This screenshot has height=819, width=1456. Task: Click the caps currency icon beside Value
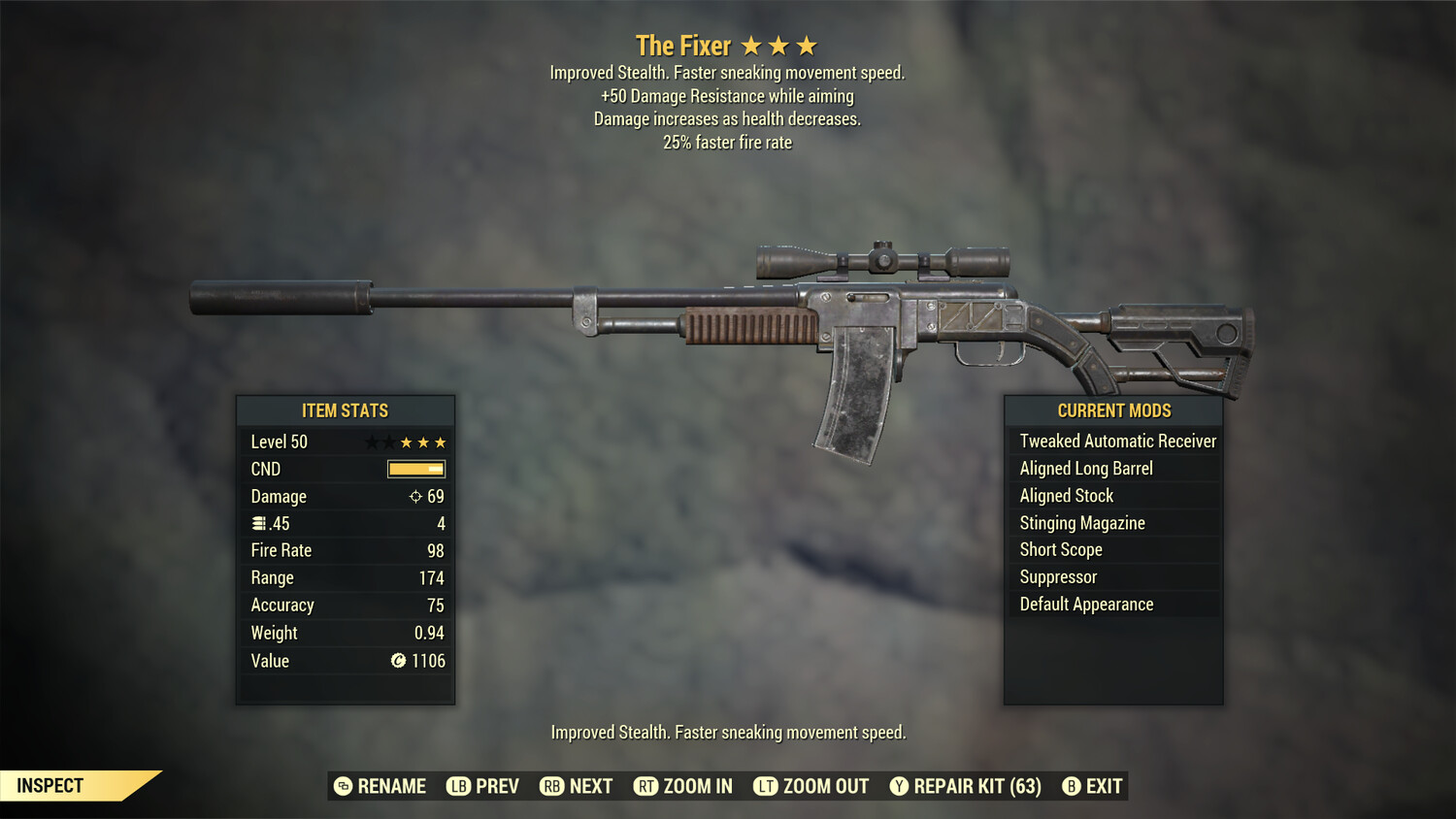(396, 661)
